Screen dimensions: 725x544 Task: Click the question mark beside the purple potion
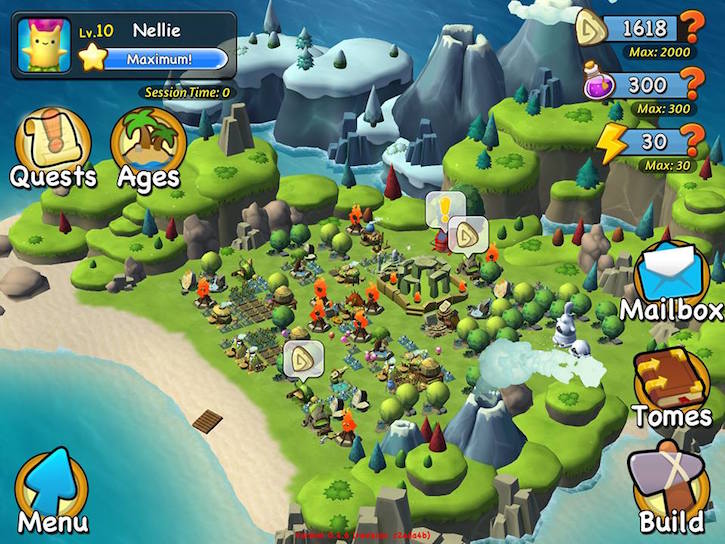692,85
